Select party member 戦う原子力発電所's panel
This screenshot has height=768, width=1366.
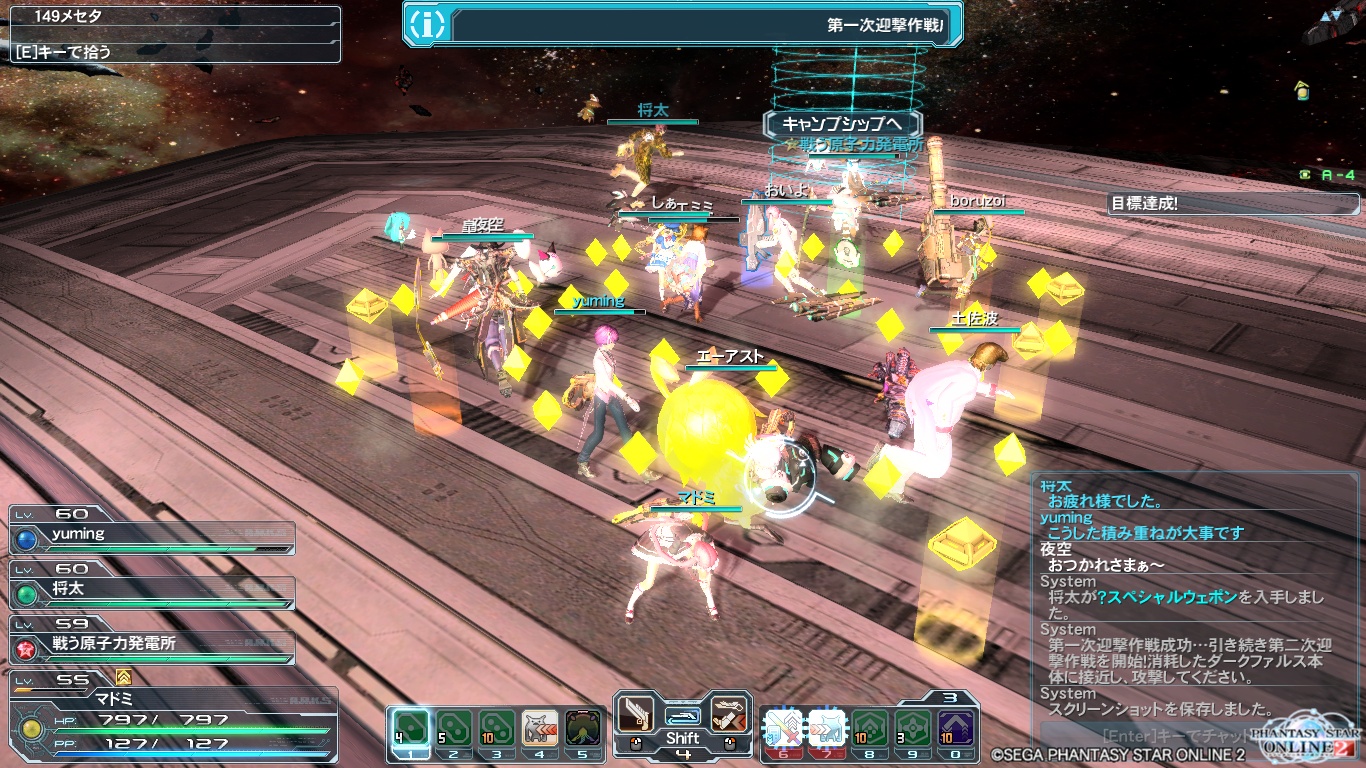(x=152, y=646)
